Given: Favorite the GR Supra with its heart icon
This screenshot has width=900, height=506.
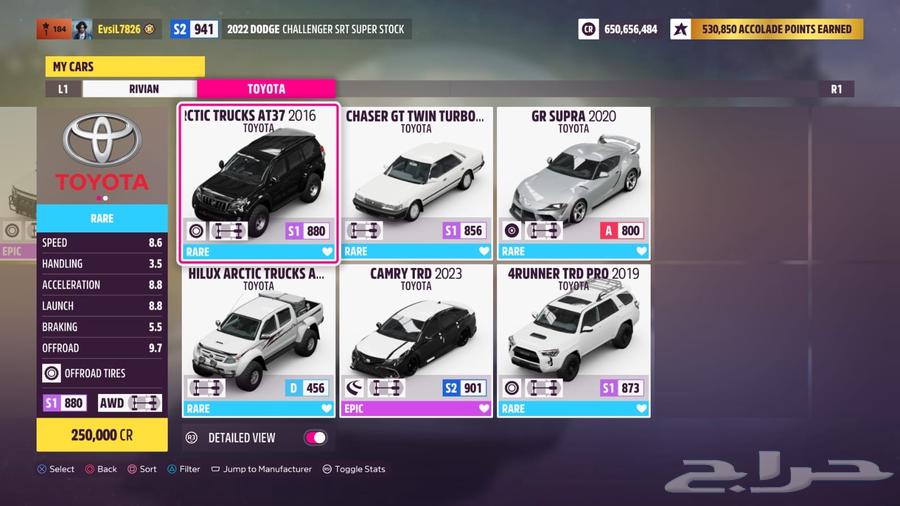Looking at the screenshot, I should pos(641,251).
